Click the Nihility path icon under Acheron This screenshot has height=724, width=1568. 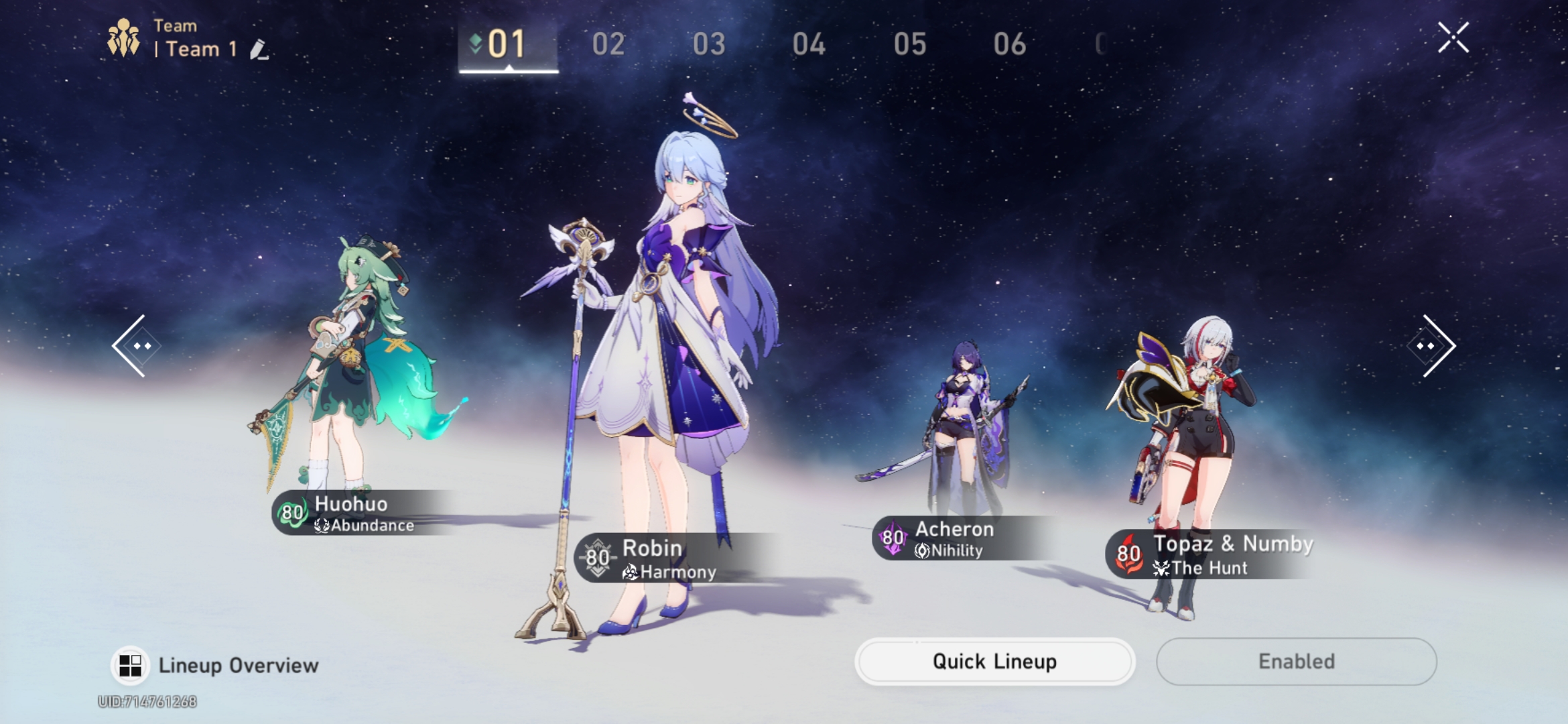[923, 552]
